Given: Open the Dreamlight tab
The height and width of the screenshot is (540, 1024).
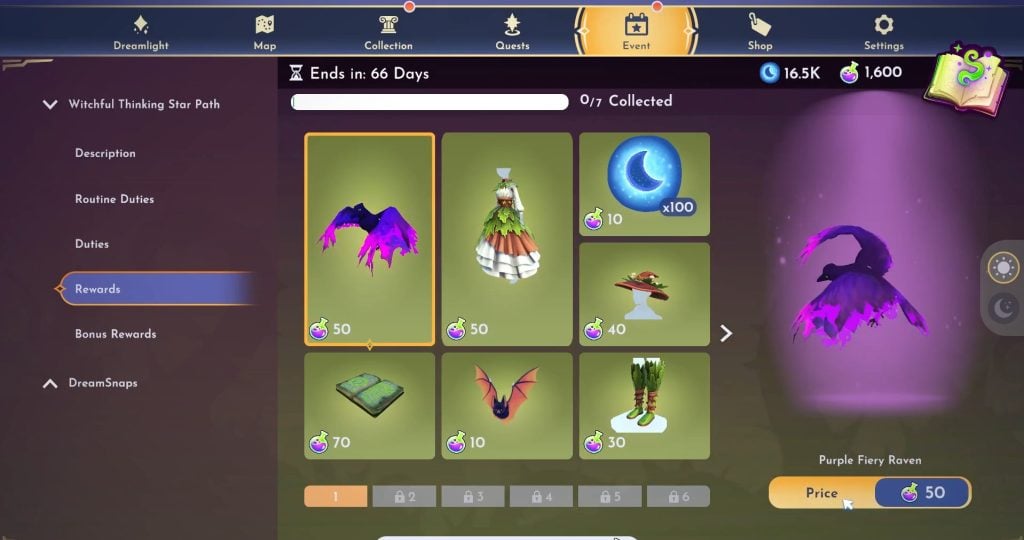Looking at the screenshot, I should tap(141, 32).
